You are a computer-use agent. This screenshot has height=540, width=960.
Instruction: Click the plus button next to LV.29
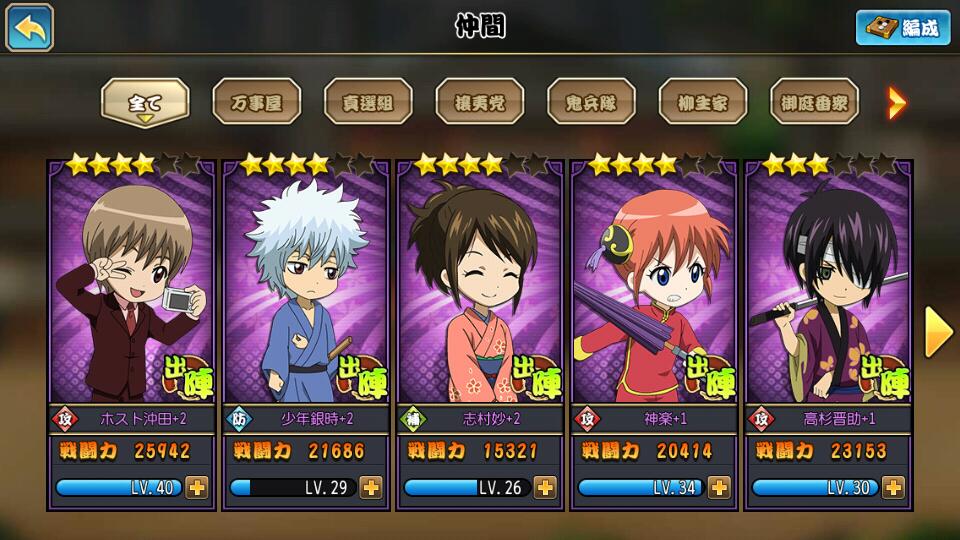371,487
